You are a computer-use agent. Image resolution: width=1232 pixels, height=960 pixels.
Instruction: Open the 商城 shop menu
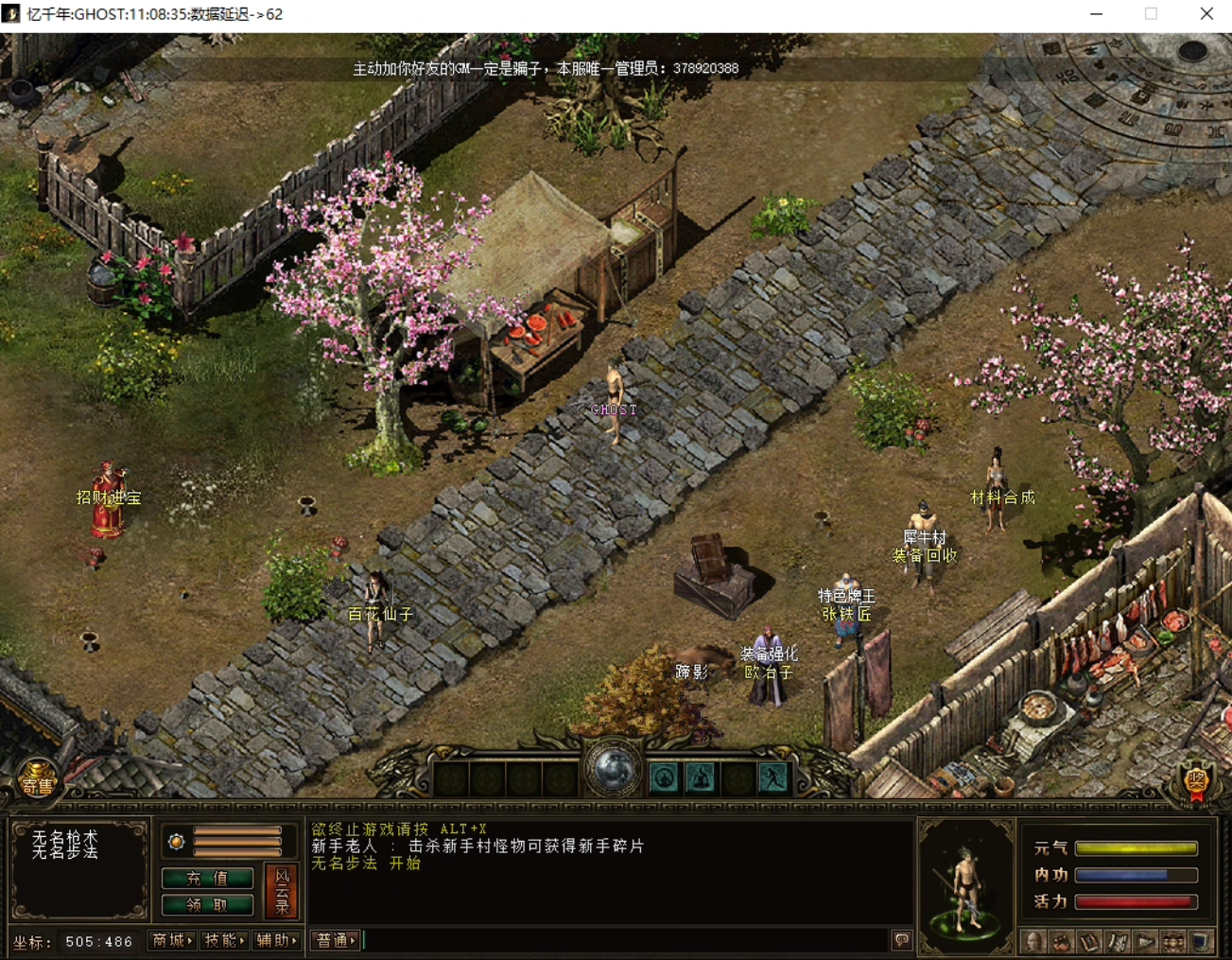(172, 940)
